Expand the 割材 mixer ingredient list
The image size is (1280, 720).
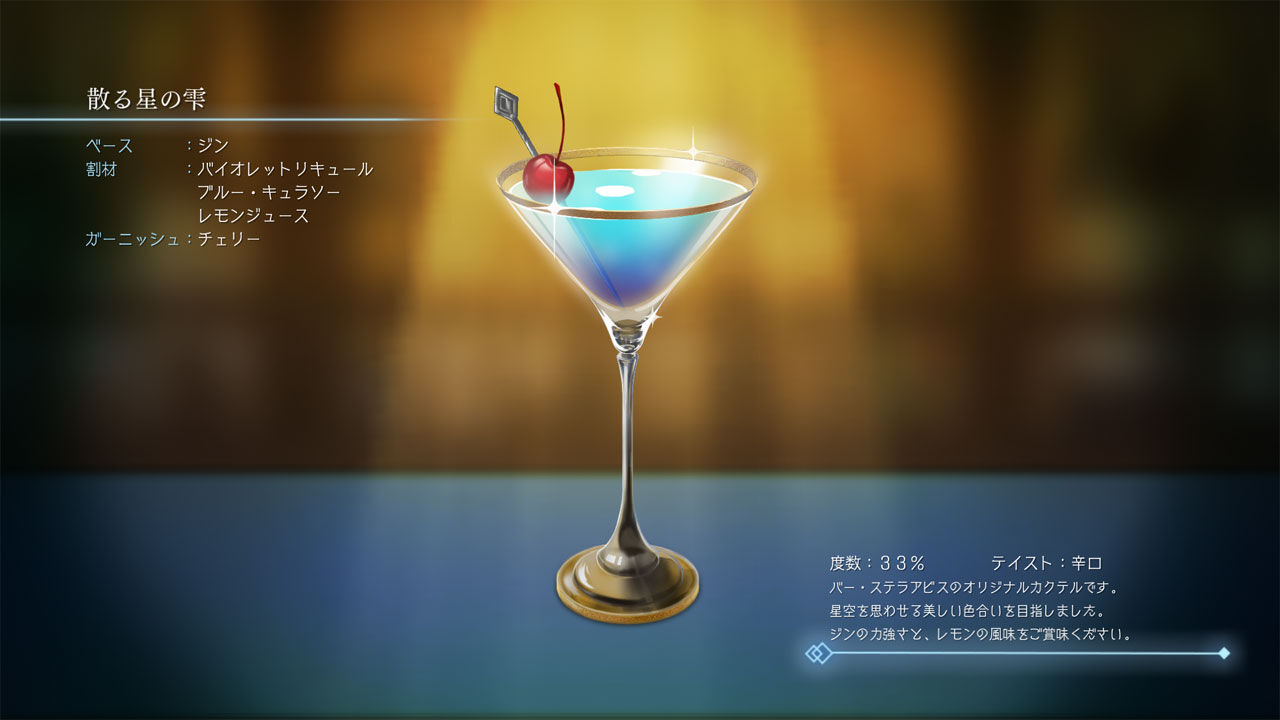(x=102, y=169)
